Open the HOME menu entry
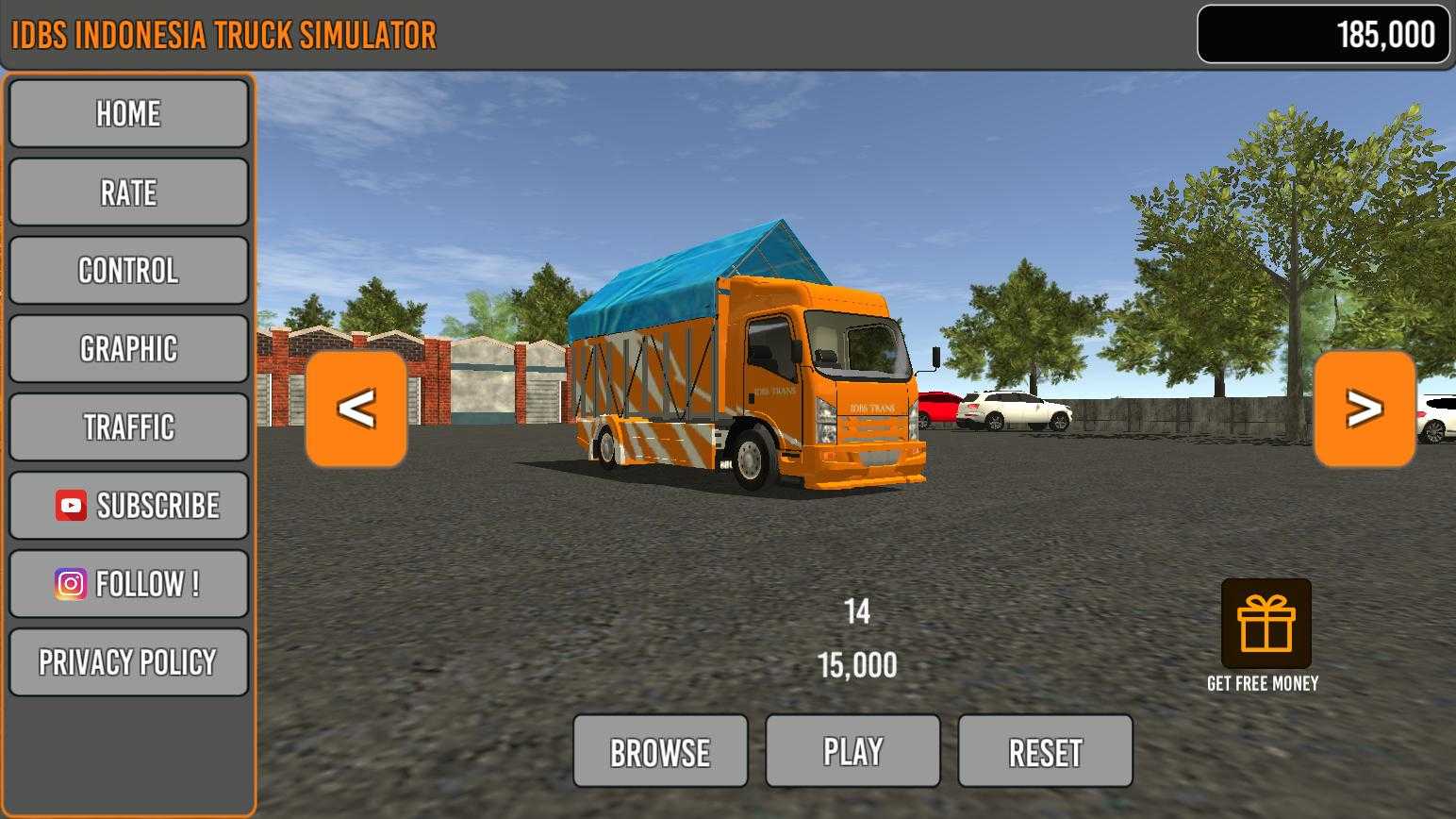Screen dimensions: 1456x819 point(128,114)
